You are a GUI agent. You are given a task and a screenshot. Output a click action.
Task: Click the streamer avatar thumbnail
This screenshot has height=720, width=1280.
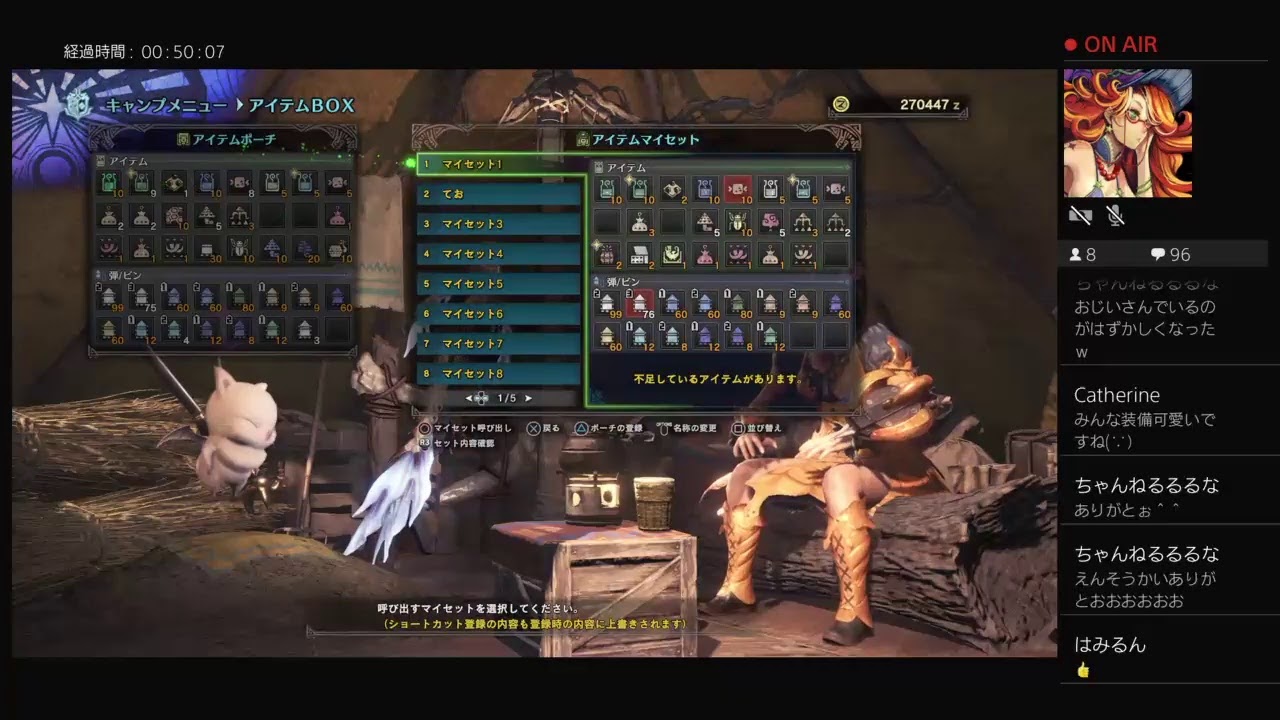[1128, 130]
